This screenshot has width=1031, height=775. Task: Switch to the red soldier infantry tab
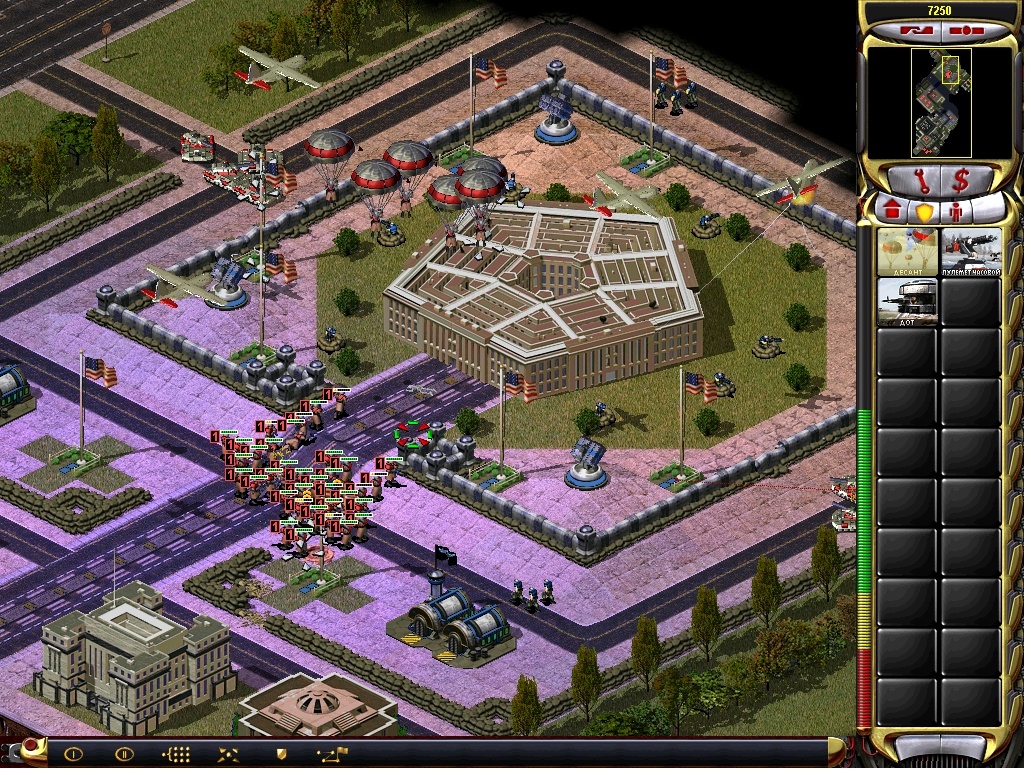[956, 213]
